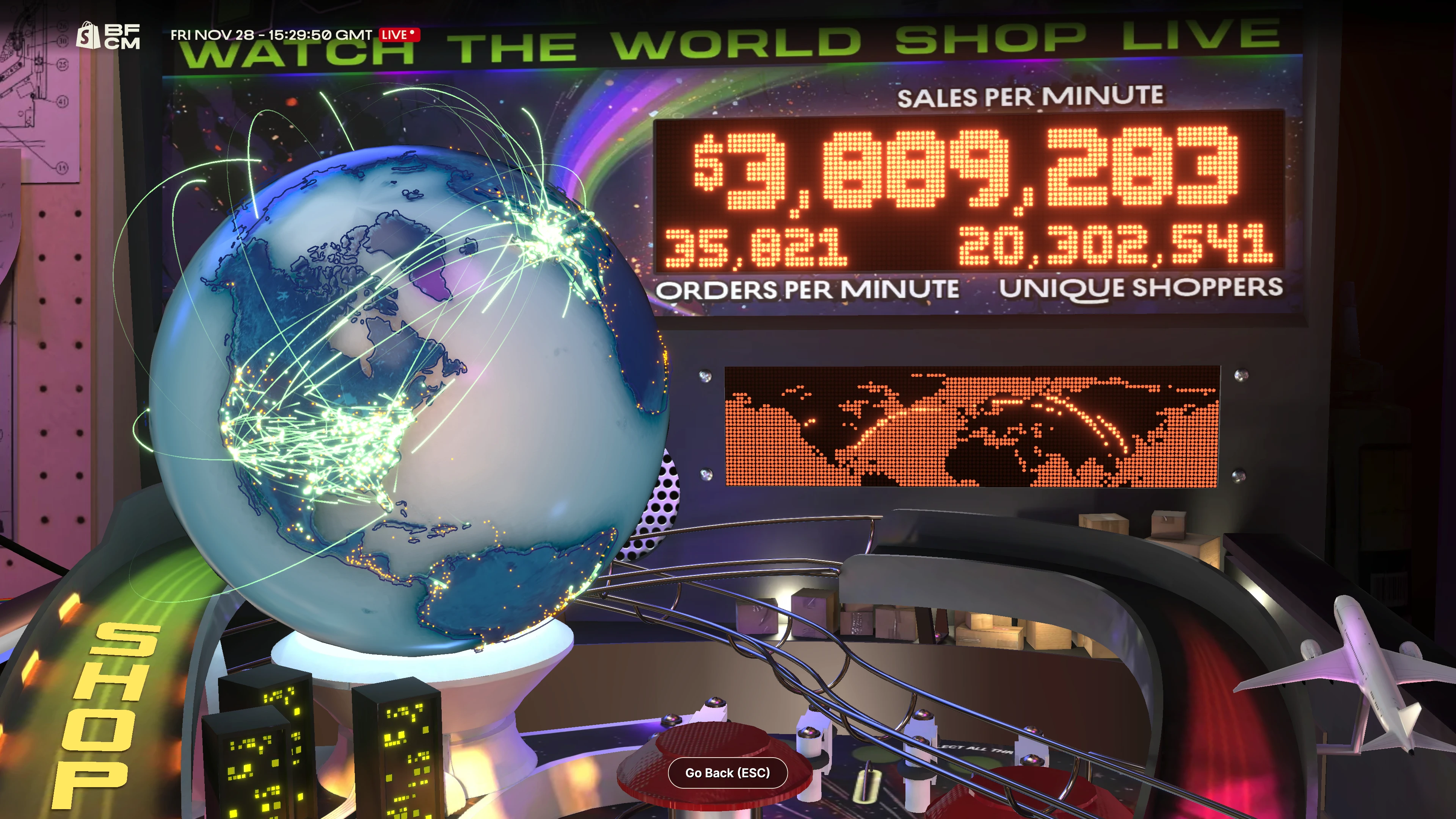
Task: Open the Shopify BFCM logo link
Action: [108, 36]
